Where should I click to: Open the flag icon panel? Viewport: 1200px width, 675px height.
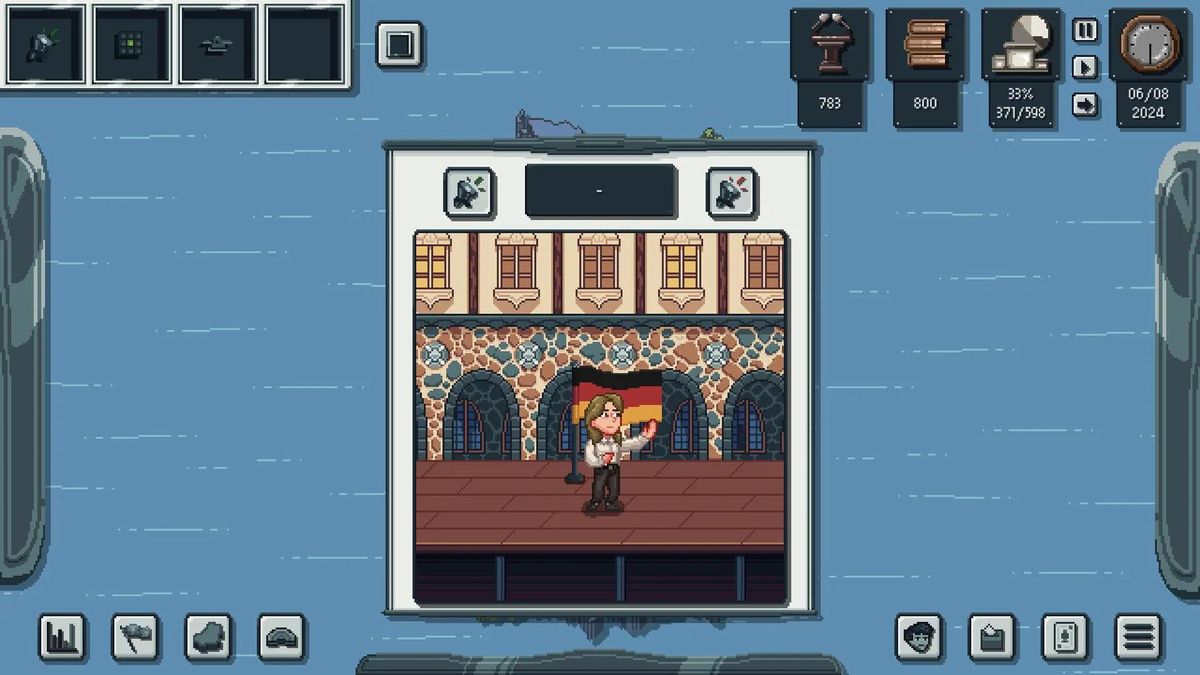[x=135, y=637]
